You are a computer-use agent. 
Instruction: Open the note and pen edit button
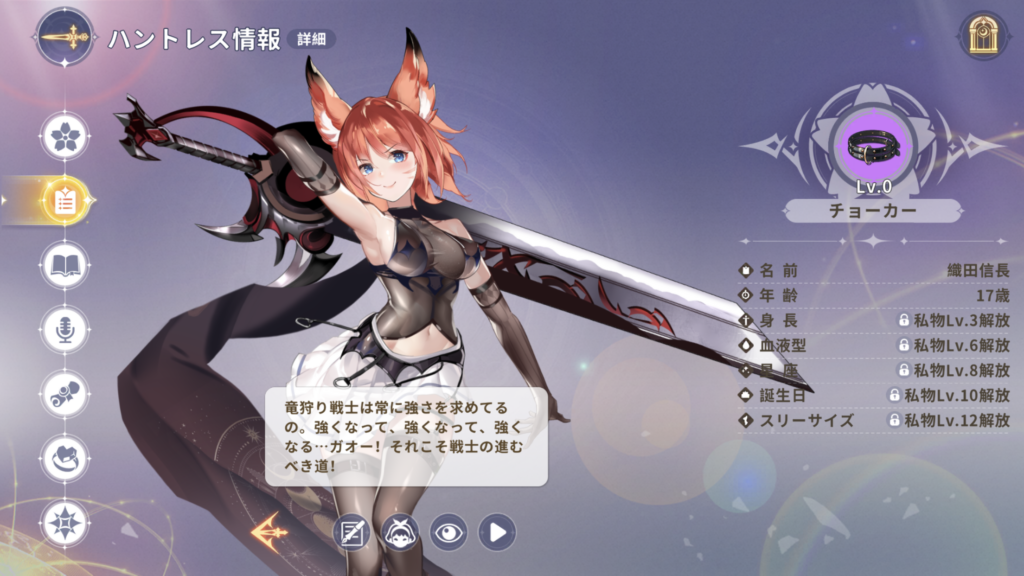click(x=352, y=532)
